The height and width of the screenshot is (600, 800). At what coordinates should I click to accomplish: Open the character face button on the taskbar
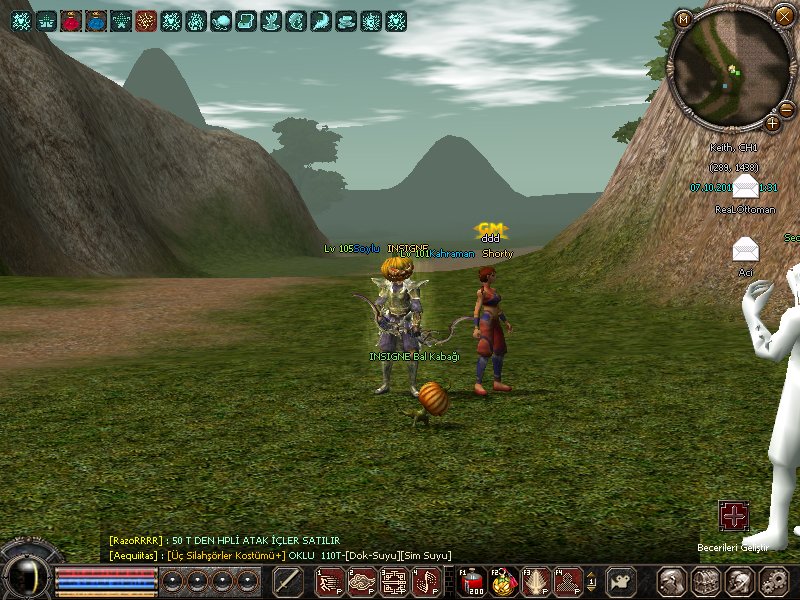[672, 580]
